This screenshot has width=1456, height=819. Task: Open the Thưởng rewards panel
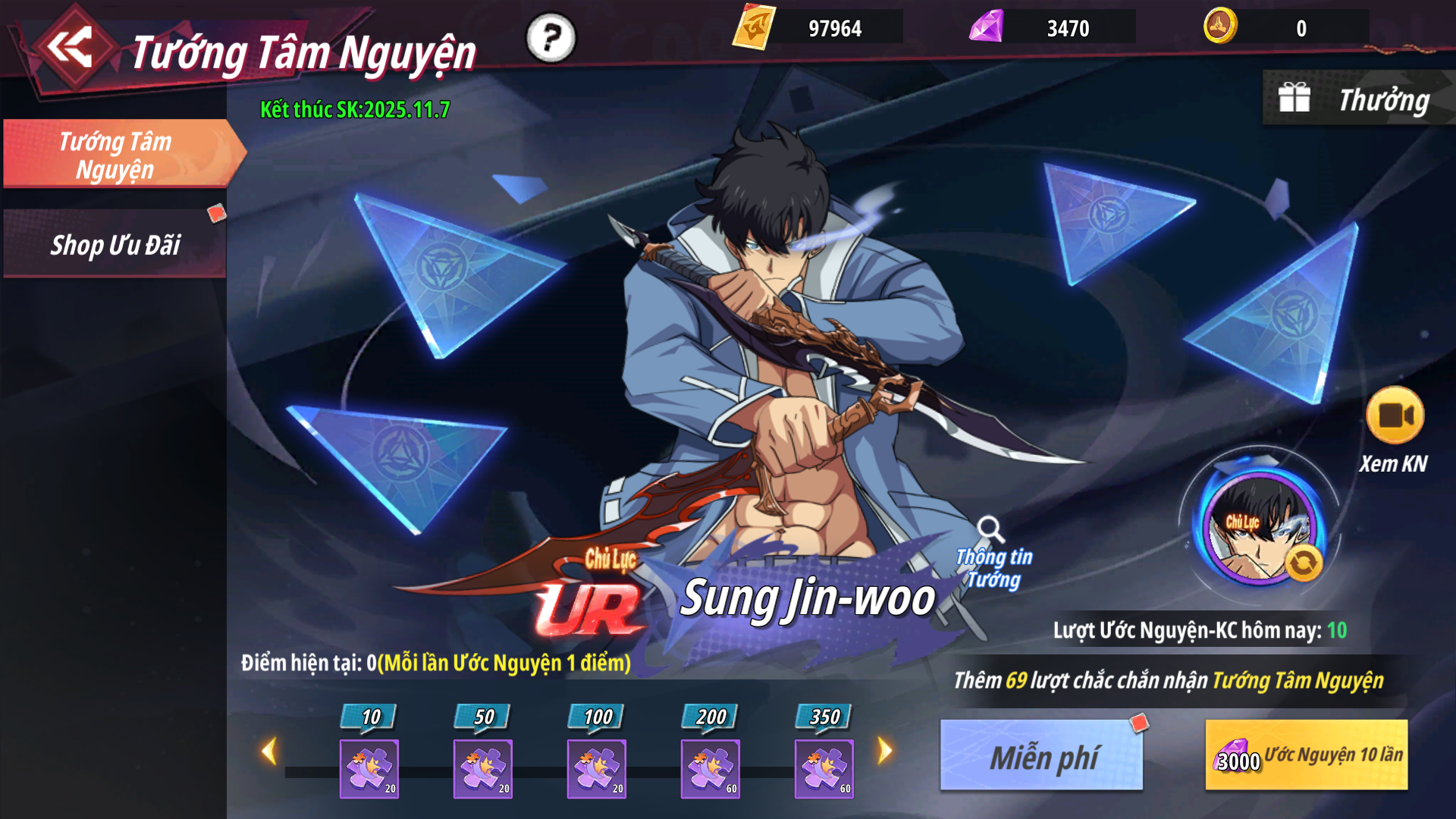(x=1357, y=99)
